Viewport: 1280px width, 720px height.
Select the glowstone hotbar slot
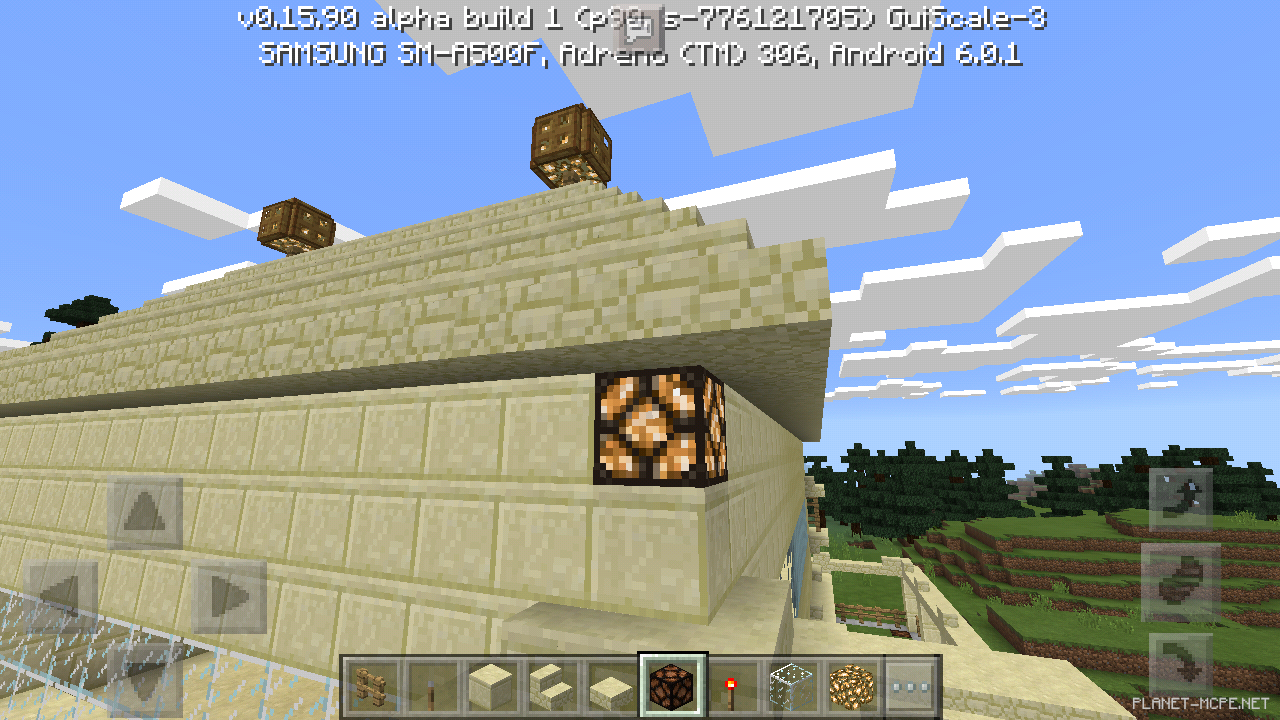(x=852, y=686)
